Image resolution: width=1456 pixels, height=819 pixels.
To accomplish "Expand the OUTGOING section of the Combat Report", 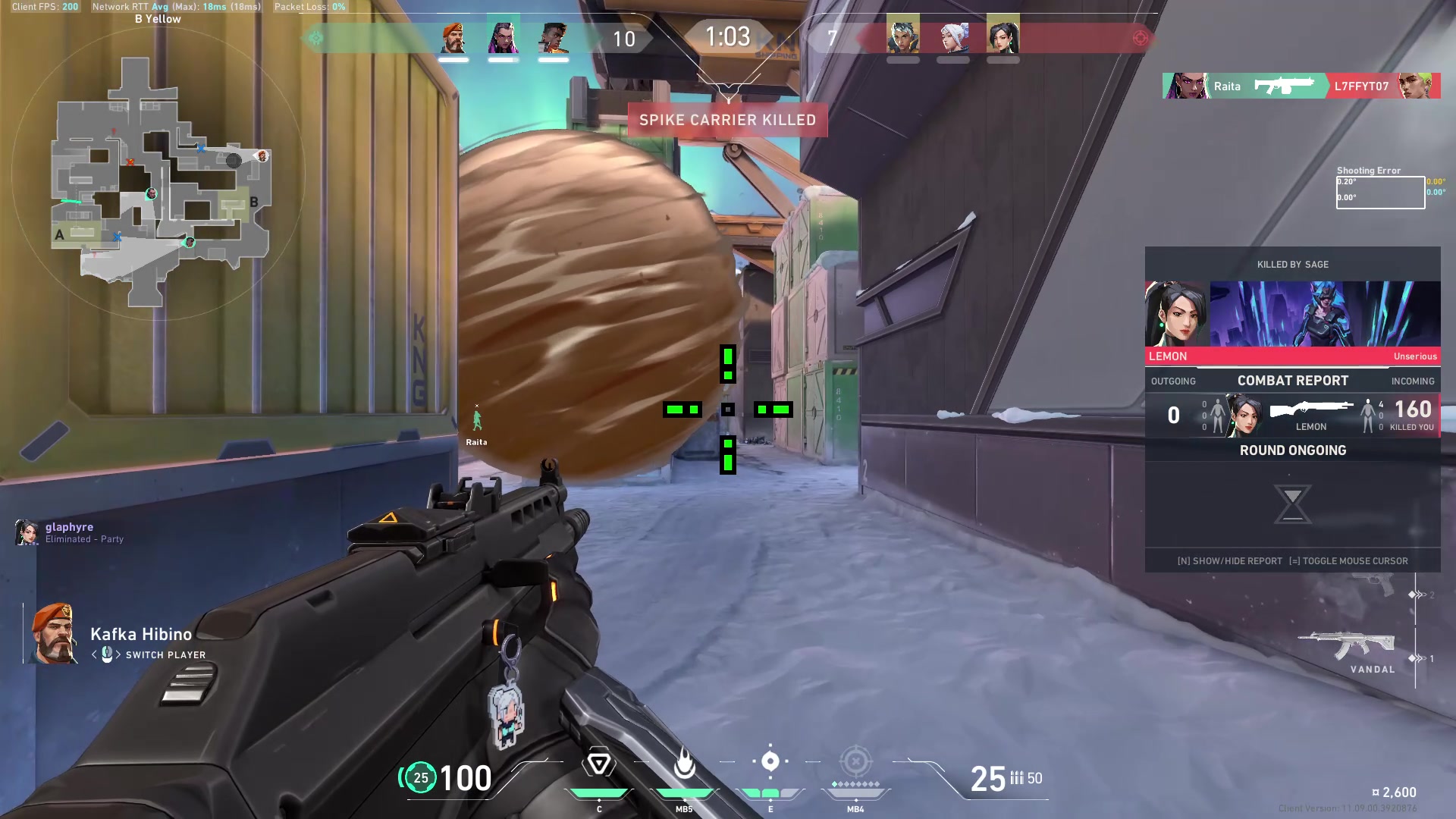I will point(1173,381).
